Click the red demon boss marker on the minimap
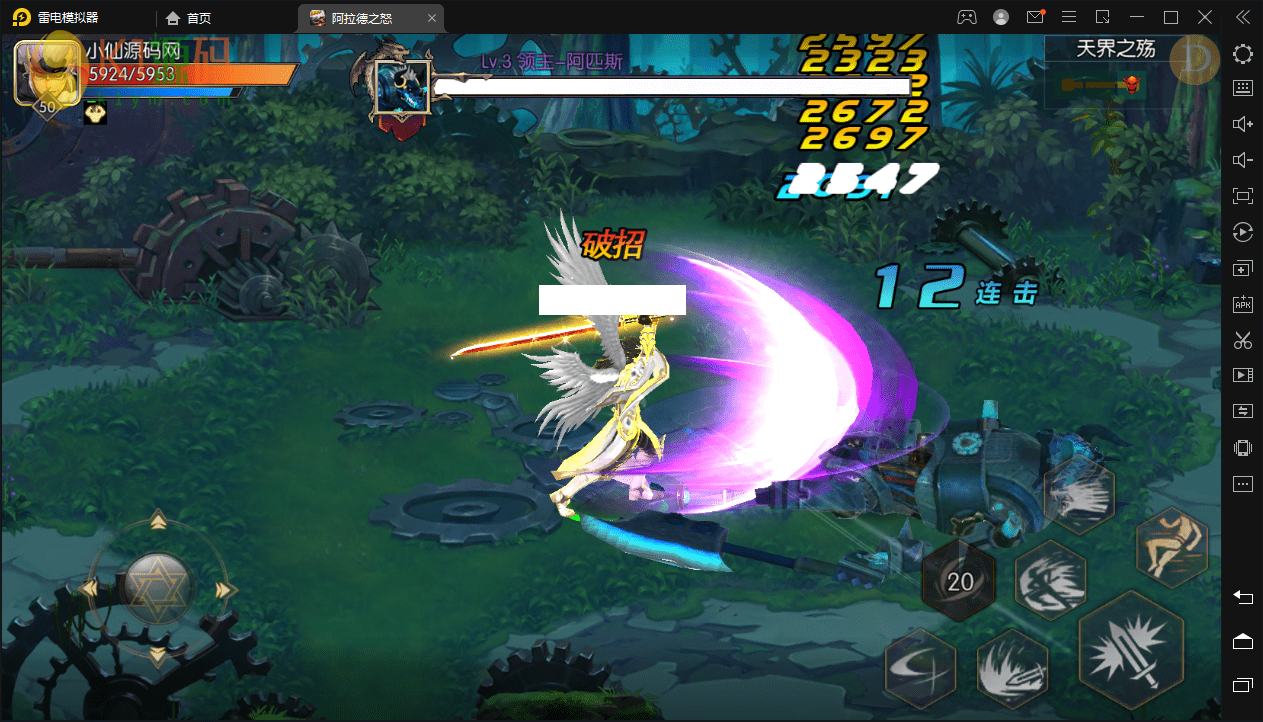Image resolution: width=1263 pixels, height=722 pixels. 1132,83
